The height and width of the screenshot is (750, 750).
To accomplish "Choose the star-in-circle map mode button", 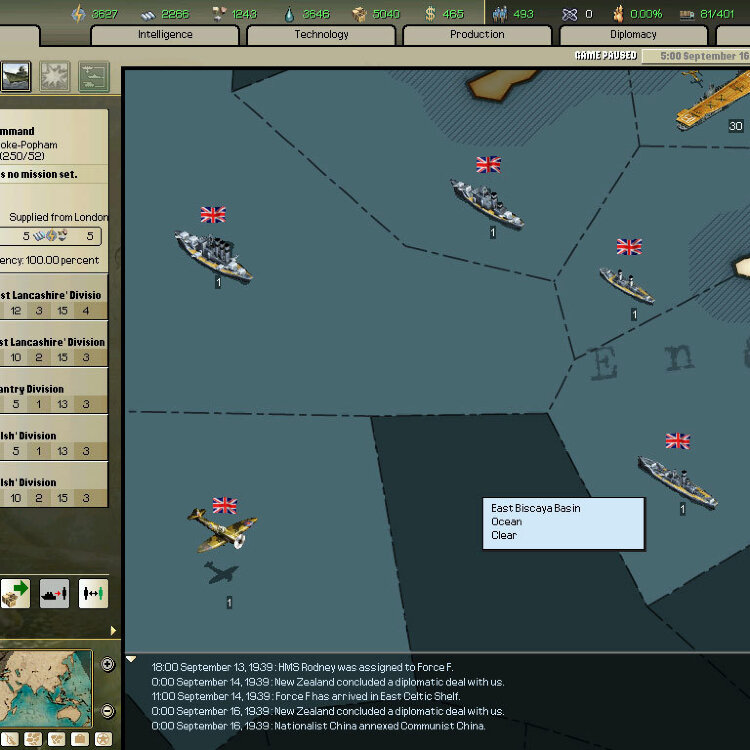I will [x=105, y=740].
